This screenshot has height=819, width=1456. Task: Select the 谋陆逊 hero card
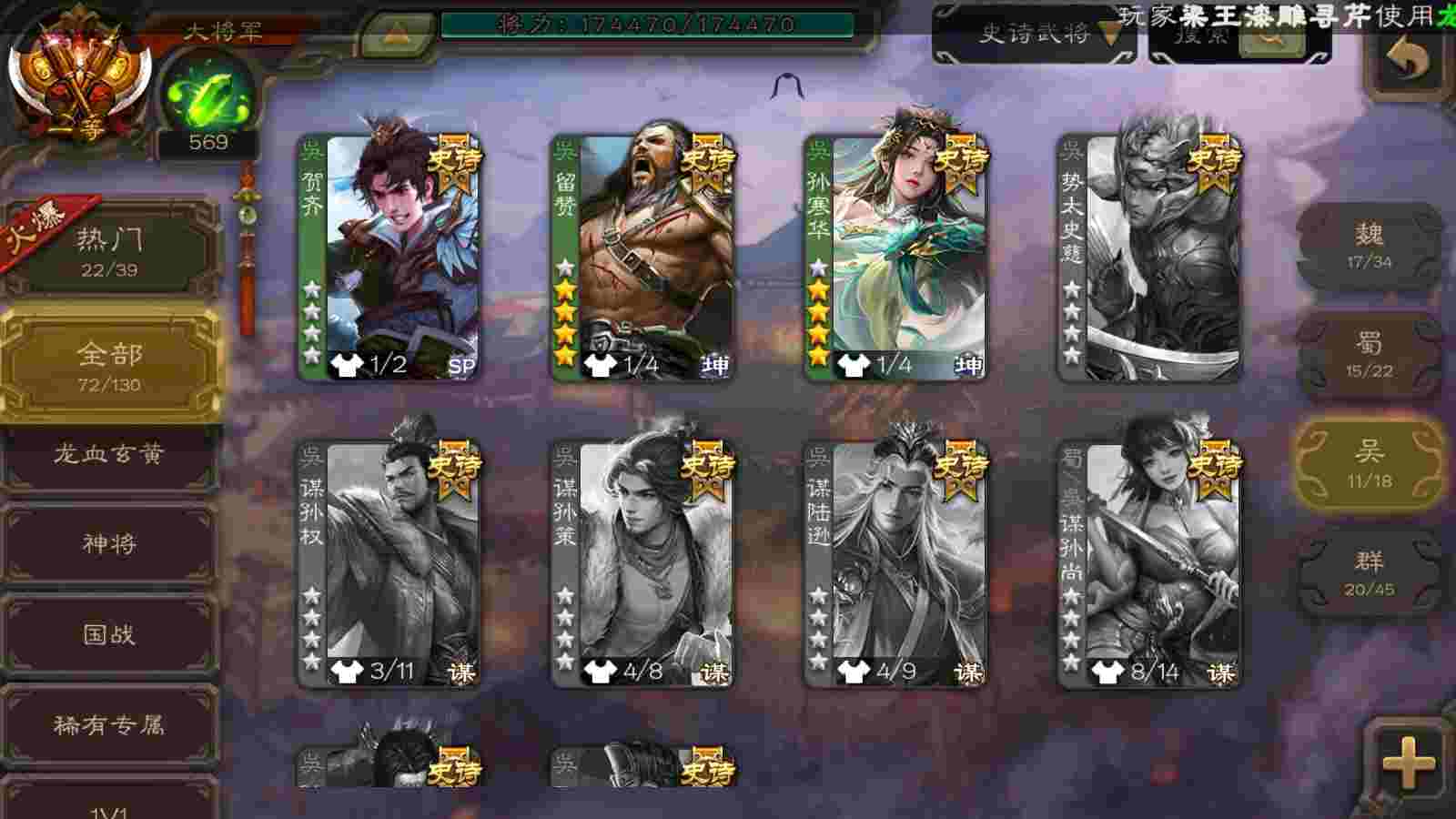point(895,564)
